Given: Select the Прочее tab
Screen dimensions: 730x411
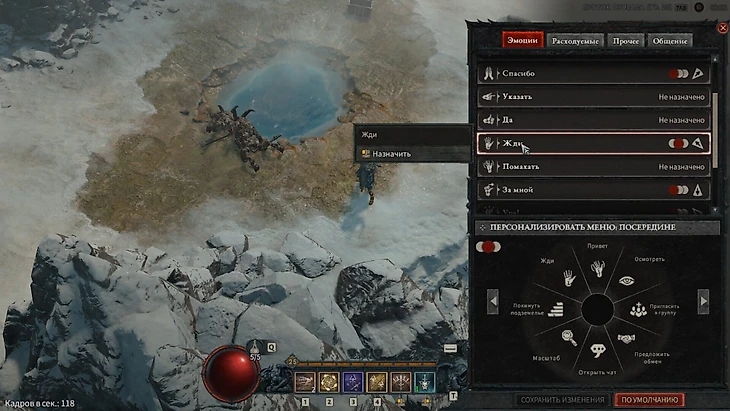Looking at the screenshot, I should click(x=629, y=41).
